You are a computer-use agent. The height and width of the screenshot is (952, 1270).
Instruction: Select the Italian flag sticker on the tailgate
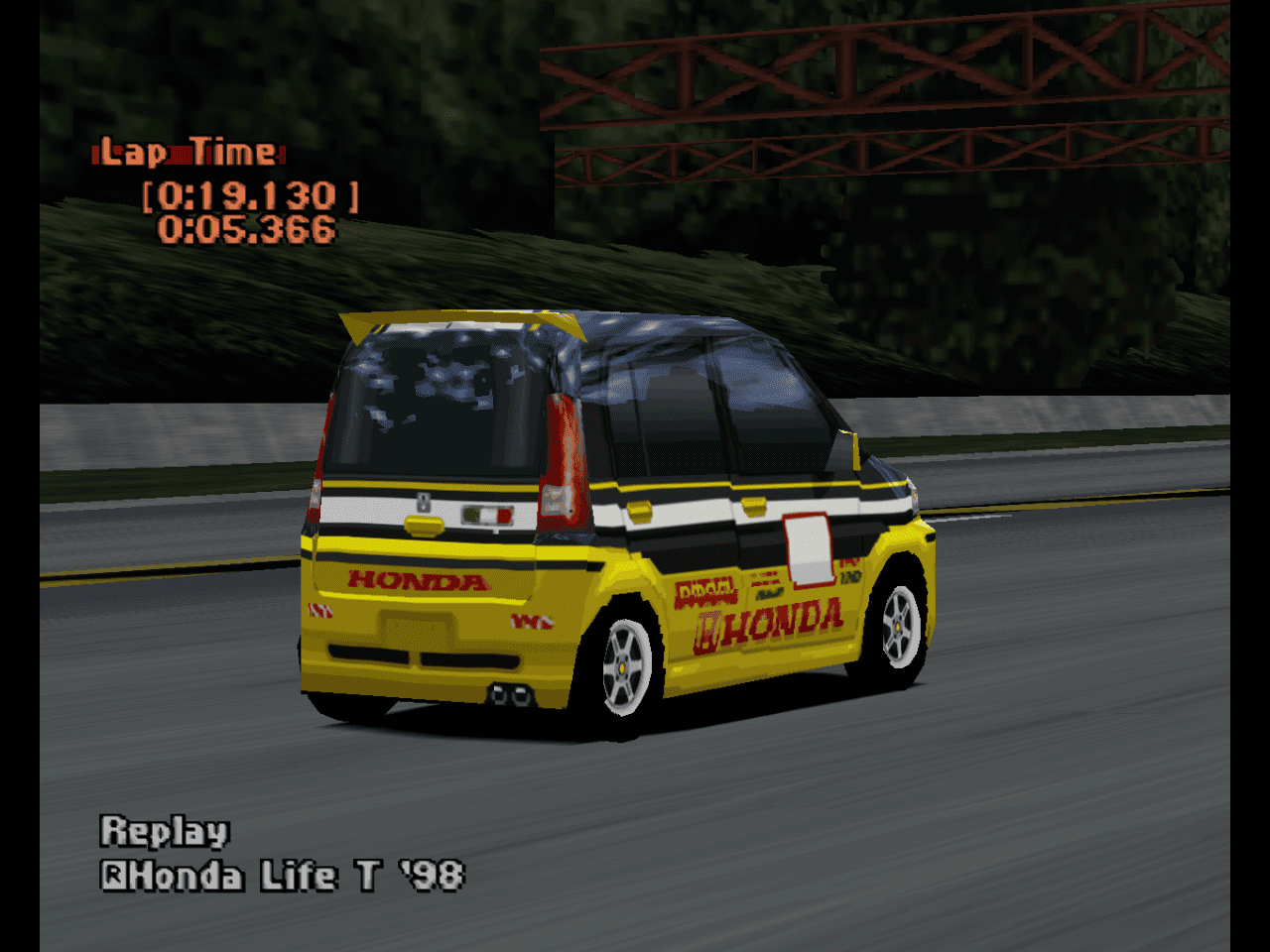click(486, 516)
